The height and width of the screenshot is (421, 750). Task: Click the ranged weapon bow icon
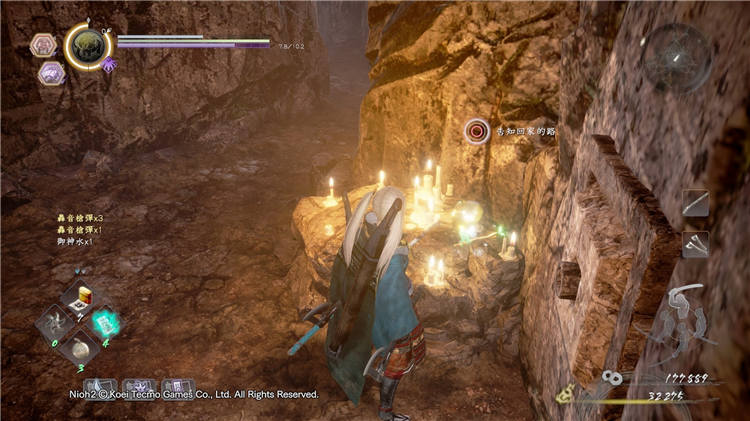point(683,318)
